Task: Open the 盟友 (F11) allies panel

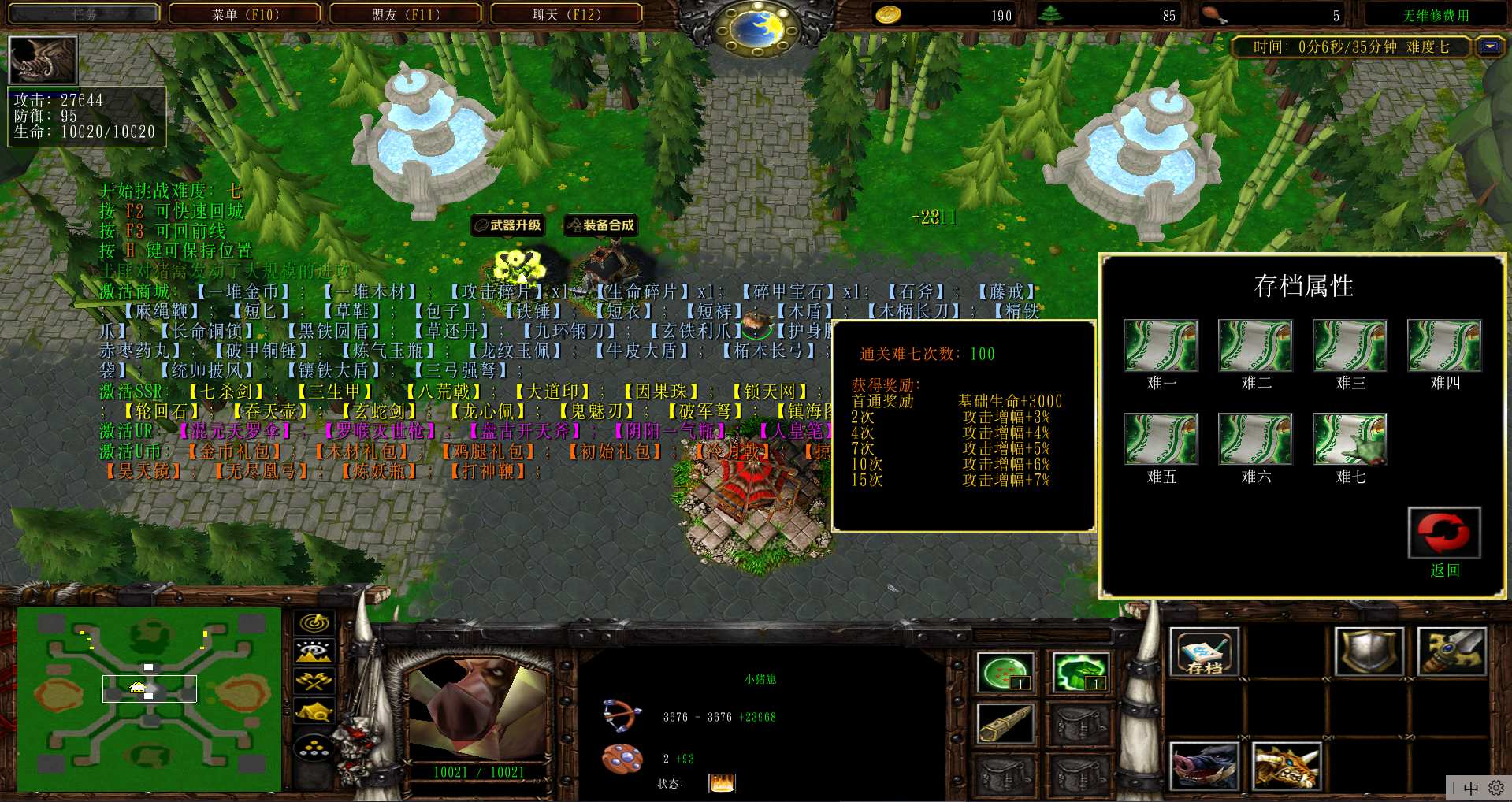Action: (406, 14)
